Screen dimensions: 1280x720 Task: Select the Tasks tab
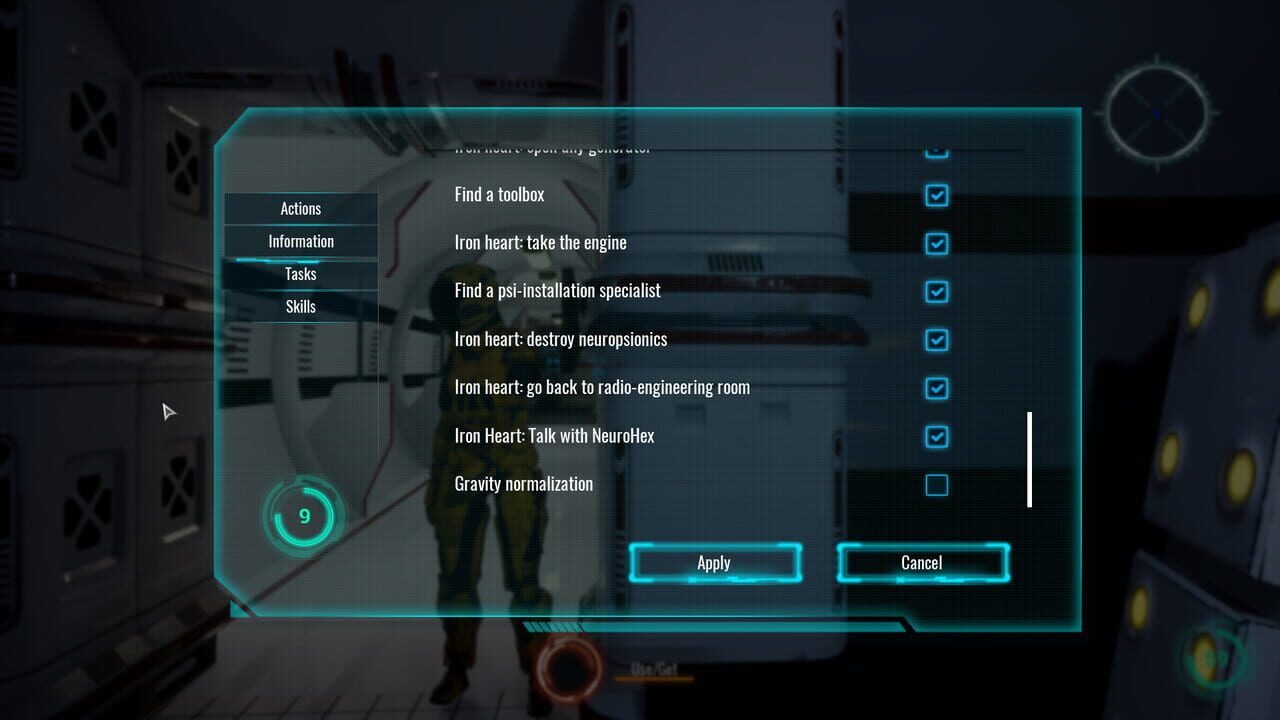click(300, 273)
